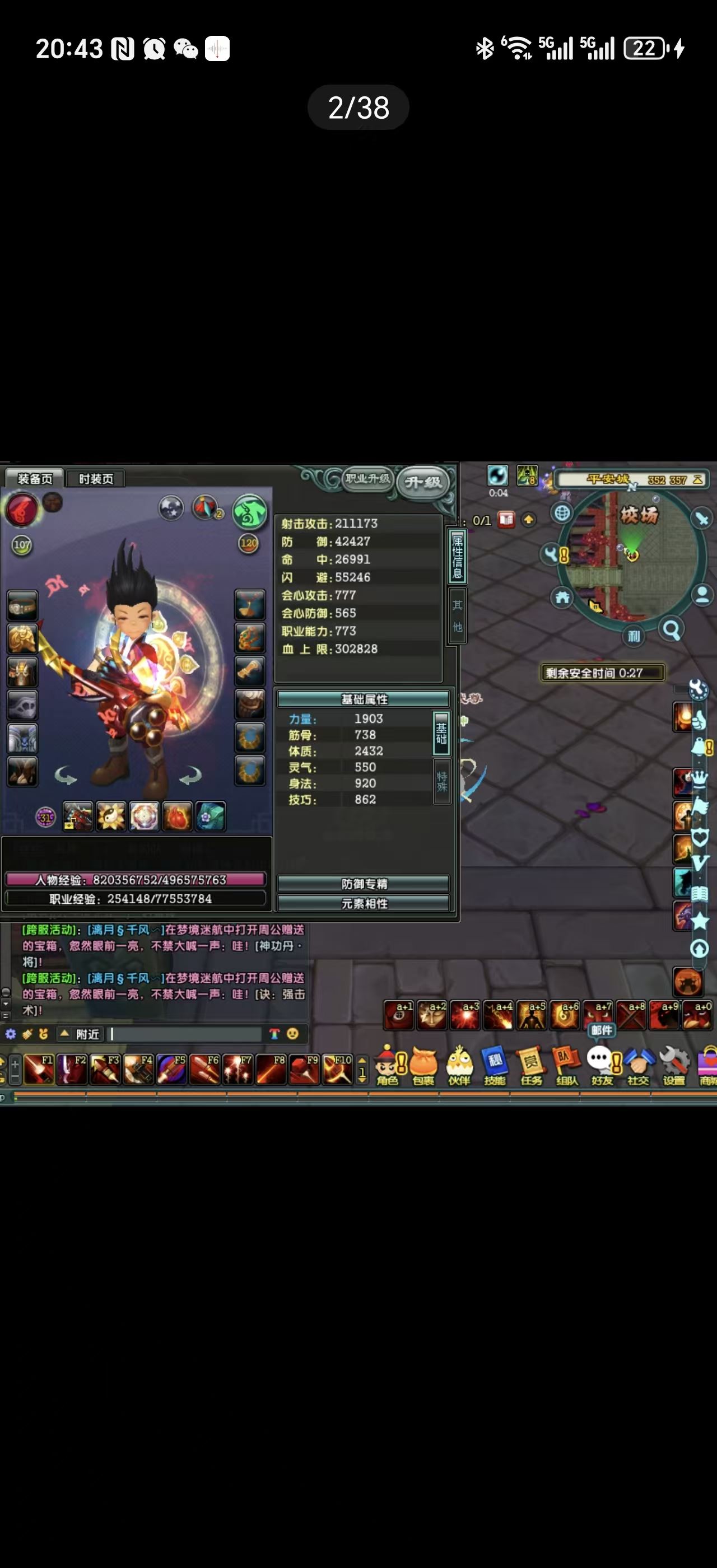
Task: Expand the 元素相性 element affinity section
Action: (364, 903)
